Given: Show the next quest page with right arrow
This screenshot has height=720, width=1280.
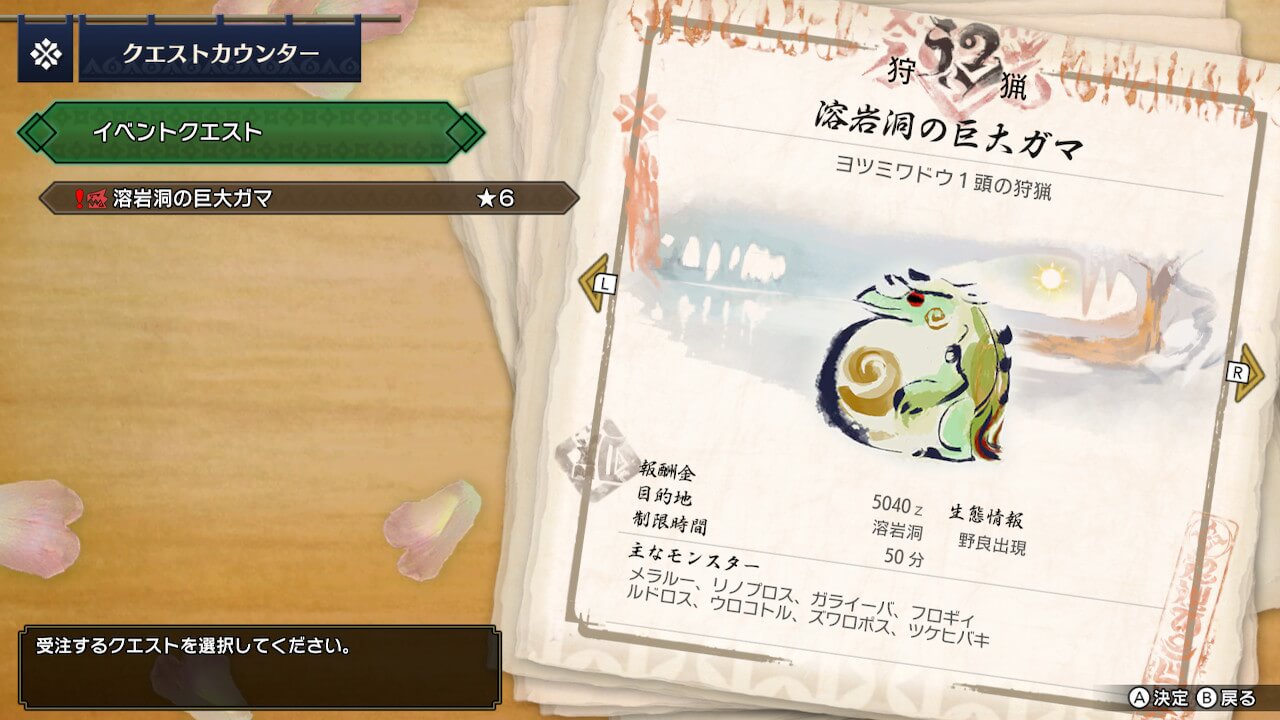Looking at the screenshot, I should pos(1246,373).
